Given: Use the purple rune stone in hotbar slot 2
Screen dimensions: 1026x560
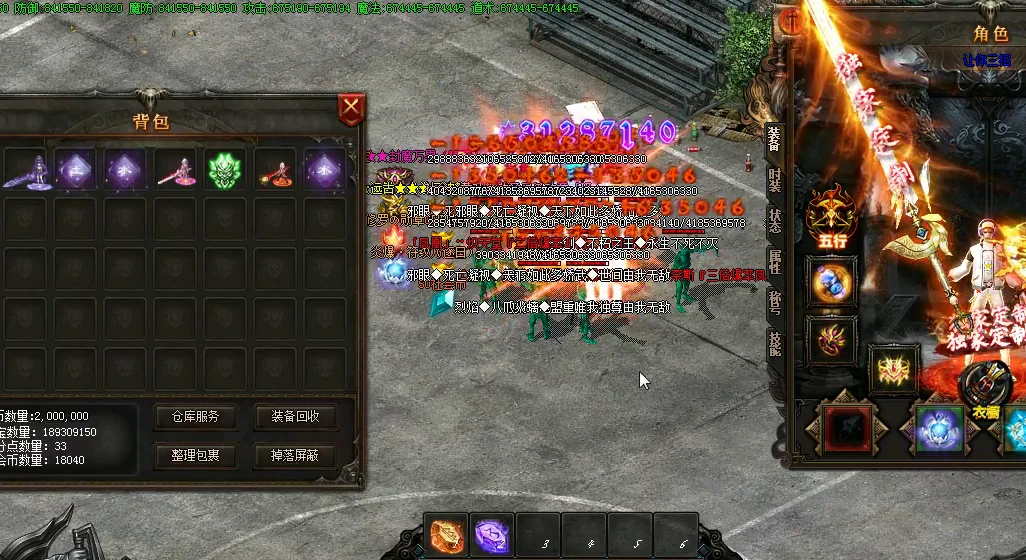Looking at the screenshot, I should (492, 535).
